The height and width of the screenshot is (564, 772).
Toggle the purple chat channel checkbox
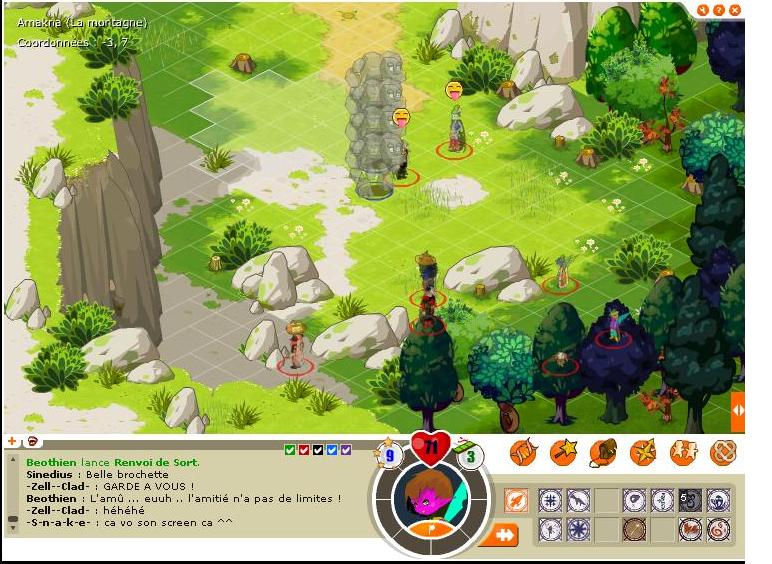coord(346,450)
